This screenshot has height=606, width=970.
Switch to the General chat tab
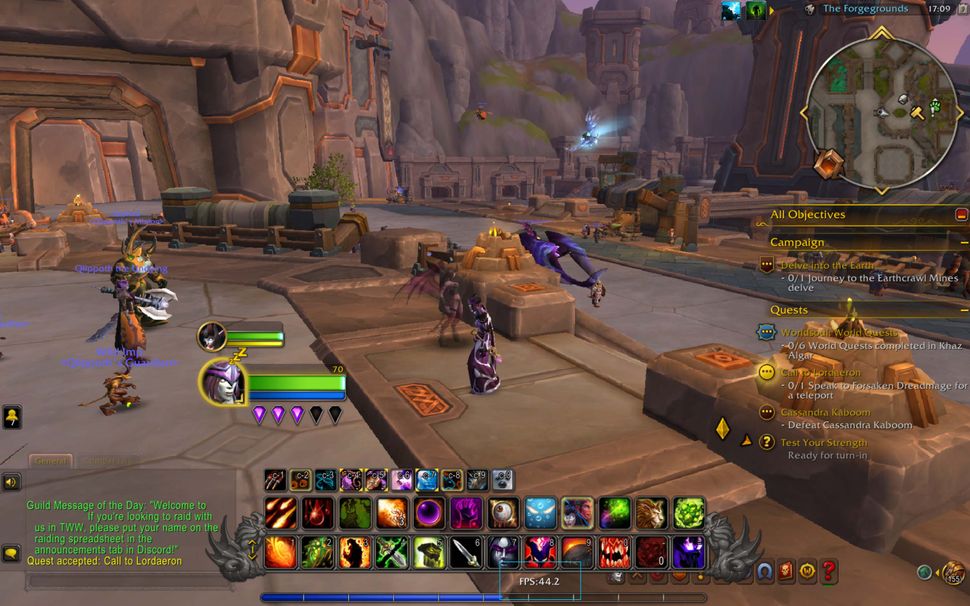(x=50, y=461)
